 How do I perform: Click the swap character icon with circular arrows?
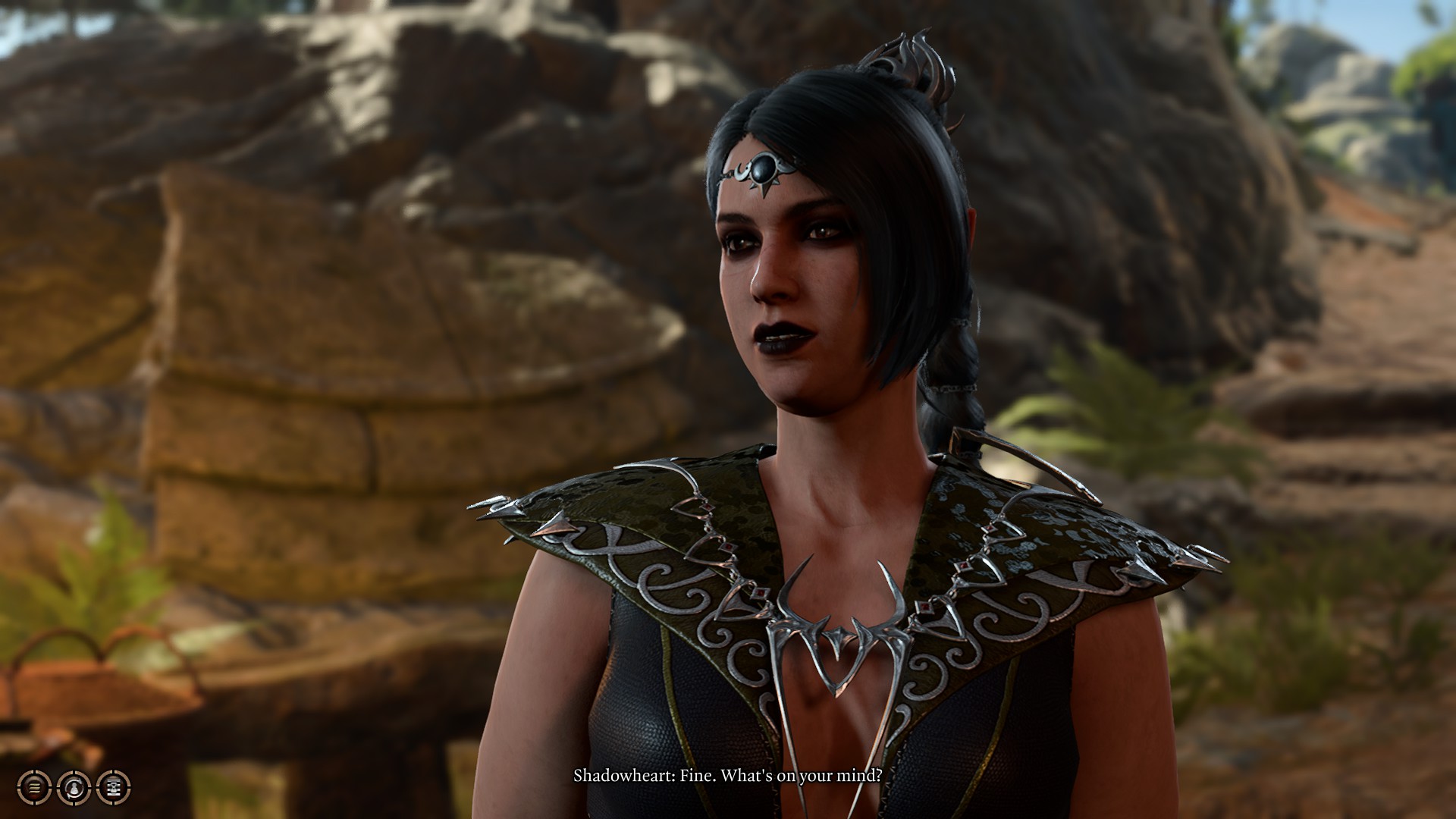(74, 788)
